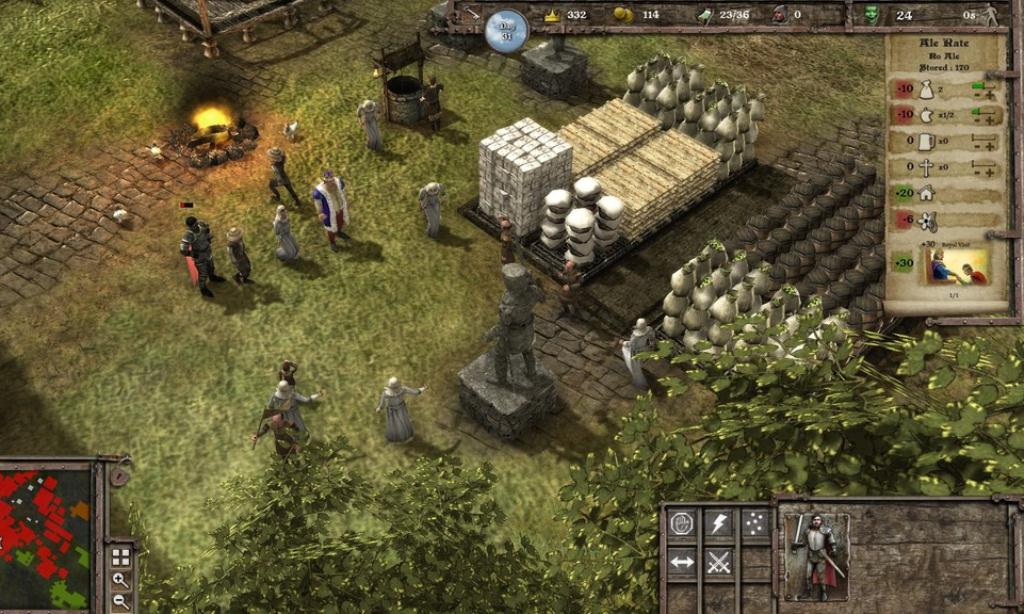Open the minimap view
This screenshot has width=1024, height=614.
pos(45,540)
